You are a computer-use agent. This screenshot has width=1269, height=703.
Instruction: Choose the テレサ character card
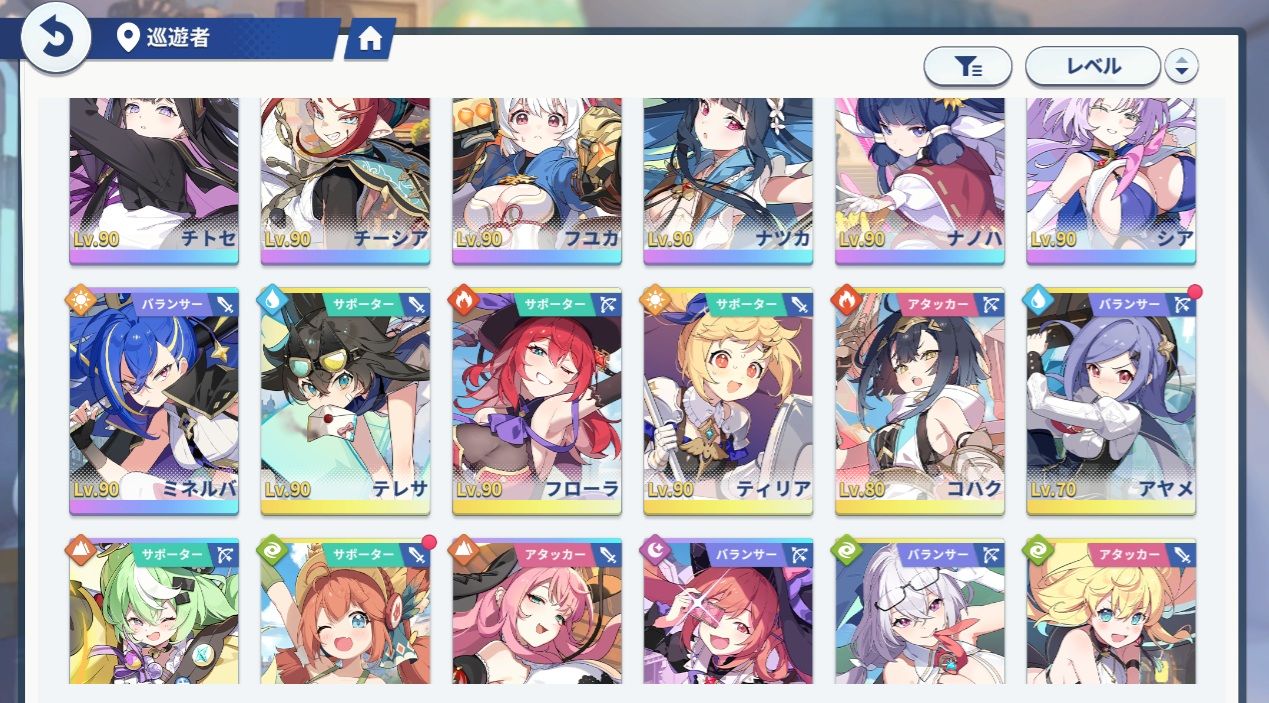tap(345, 400)
